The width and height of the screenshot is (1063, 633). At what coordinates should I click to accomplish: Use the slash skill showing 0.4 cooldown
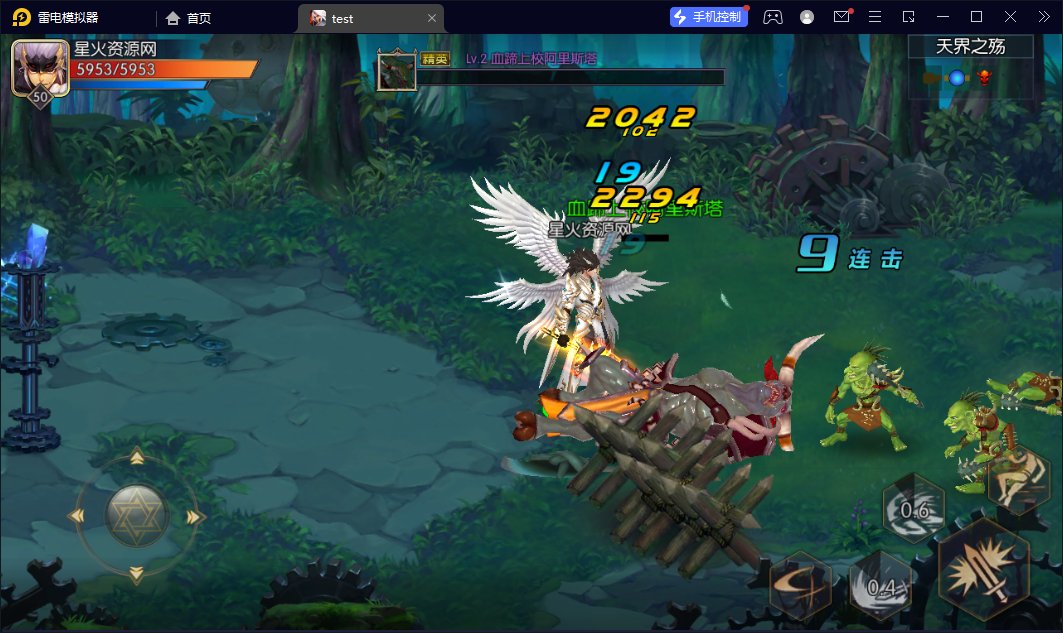[x=880, y=585]
